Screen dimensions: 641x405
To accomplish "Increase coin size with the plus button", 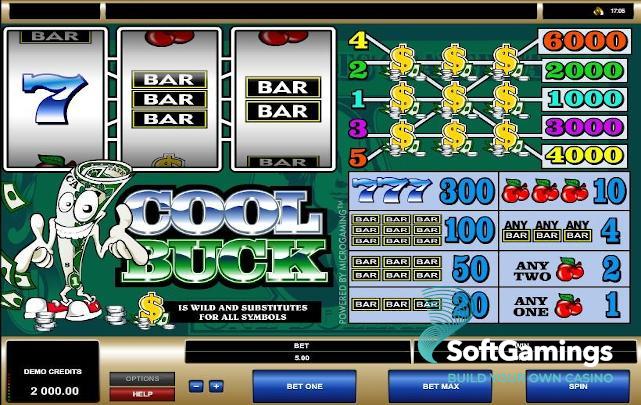I will pyautogui.click(x=215, y=386).
